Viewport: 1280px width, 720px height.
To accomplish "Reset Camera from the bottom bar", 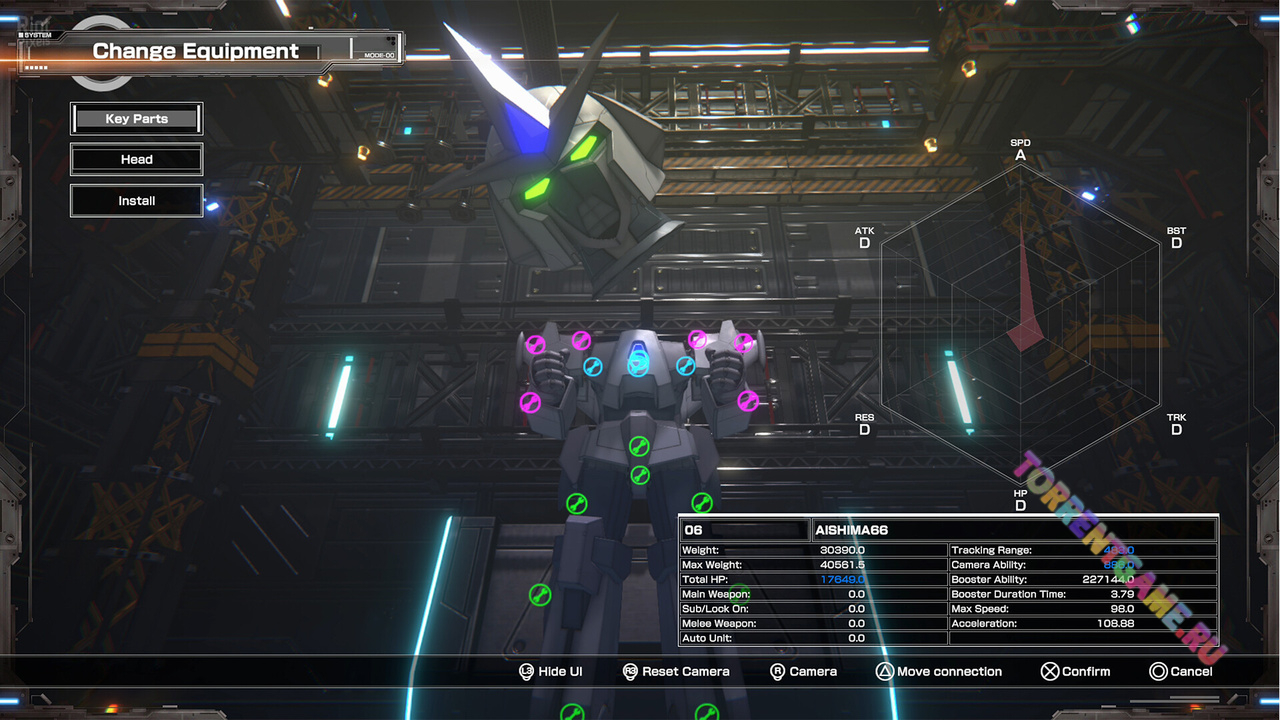I will click(x=676, y=672).
